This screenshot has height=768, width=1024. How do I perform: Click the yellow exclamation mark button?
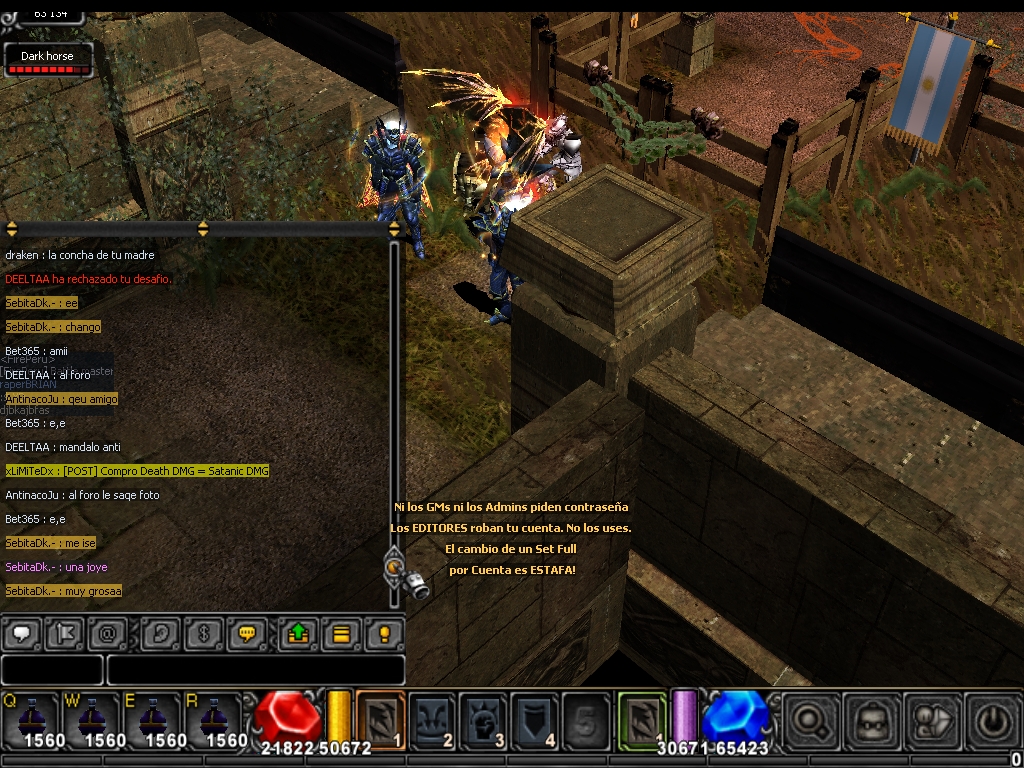point(383,634)
